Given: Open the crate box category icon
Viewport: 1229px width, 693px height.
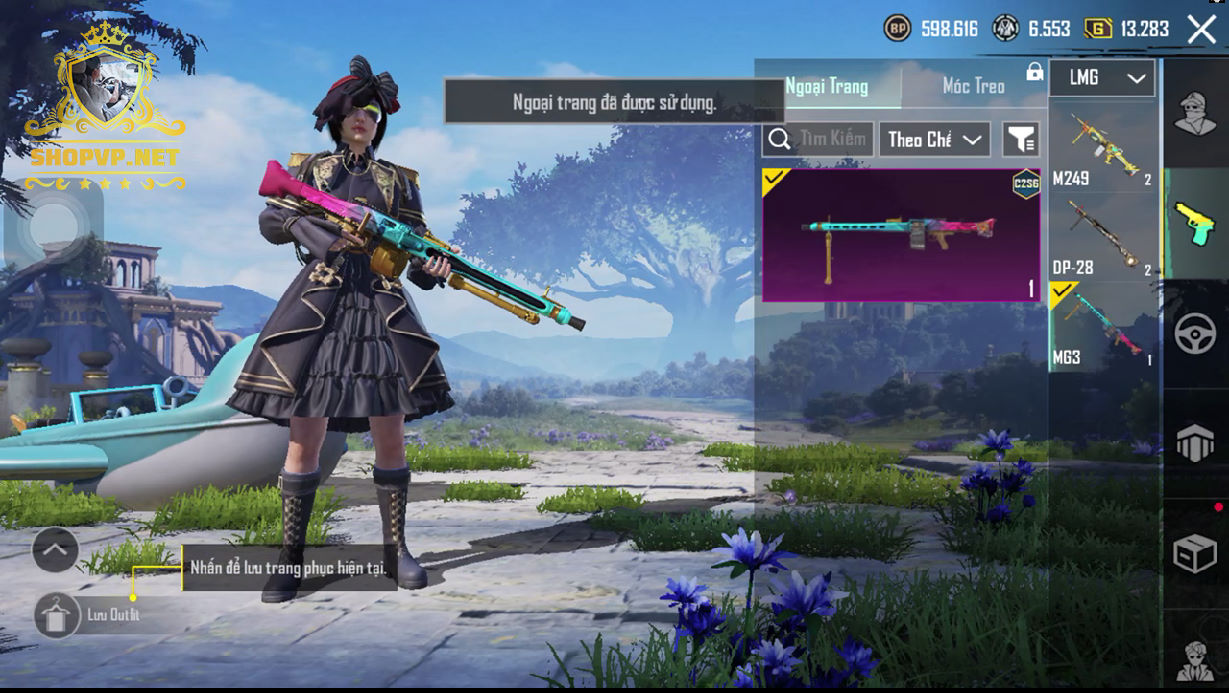Looking at the screenshot, I should point(1194,553).
